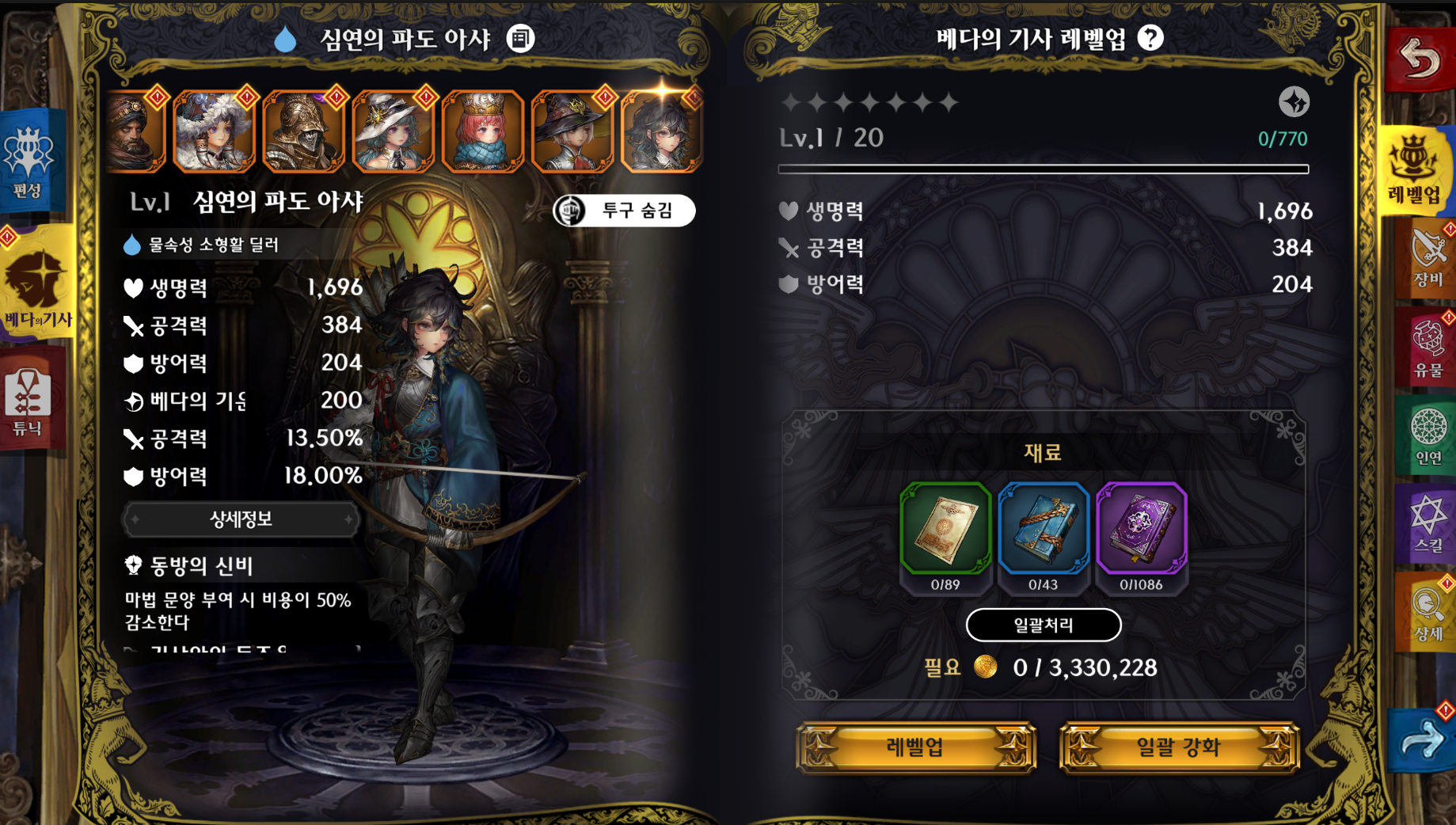This screenshot has height=825, width=1456.
Task: Select the purple tome material slot
Action: pyautogui.click(x=1141, y=529)
